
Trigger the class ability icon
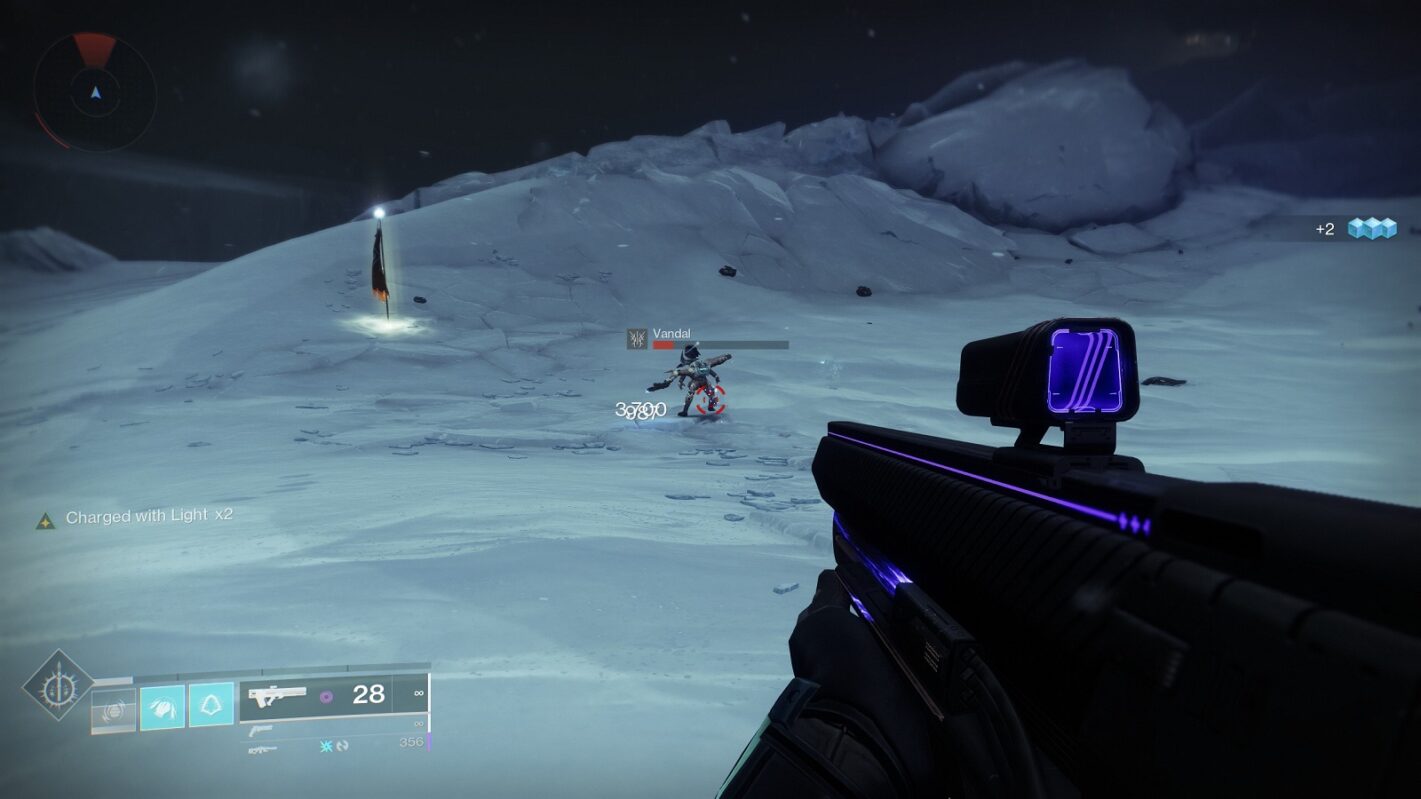tap(211, 706)
